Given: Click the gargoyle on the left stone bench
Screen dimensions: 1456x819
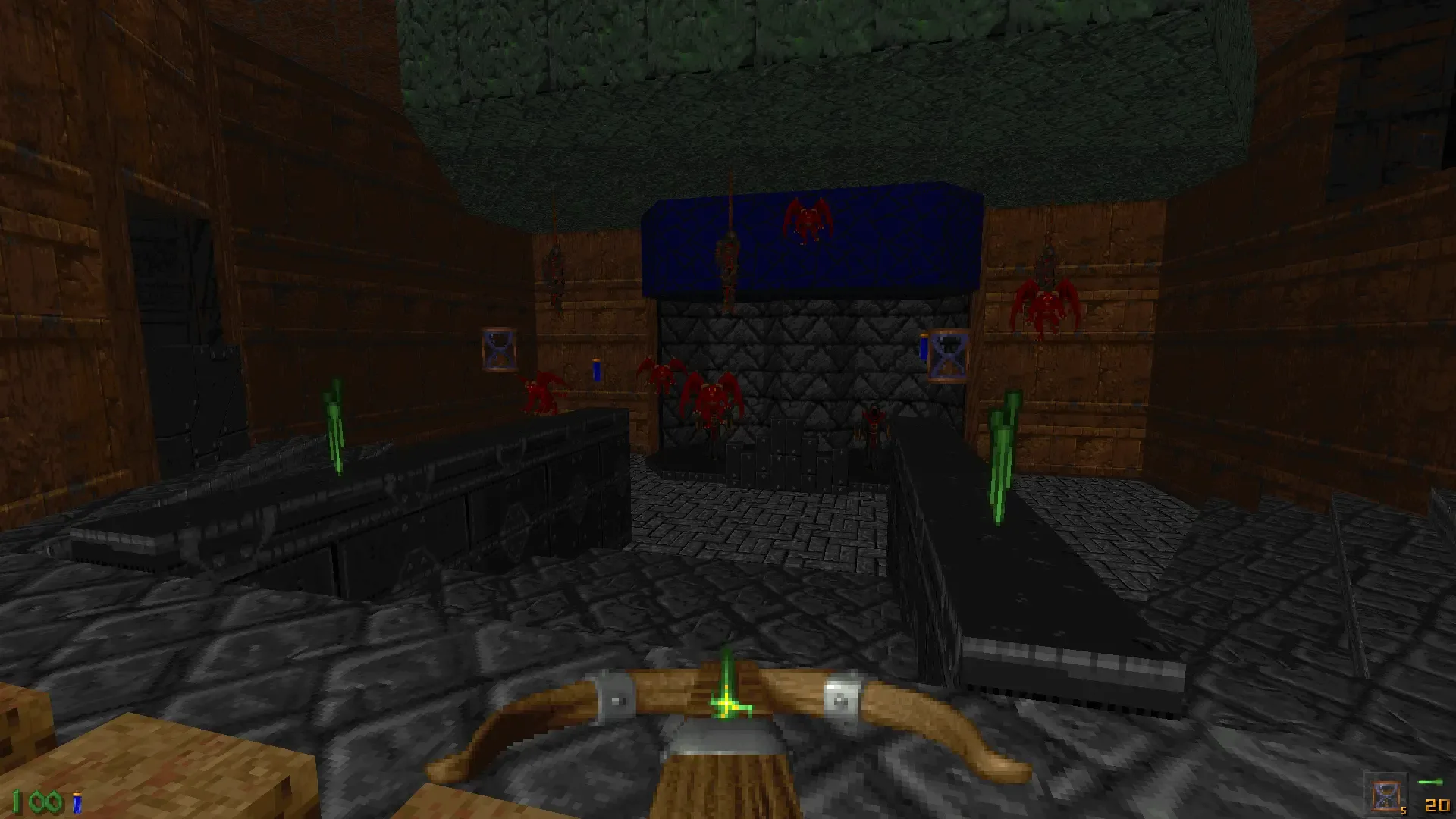Looking at the screenshot, I should click(540, 391).
